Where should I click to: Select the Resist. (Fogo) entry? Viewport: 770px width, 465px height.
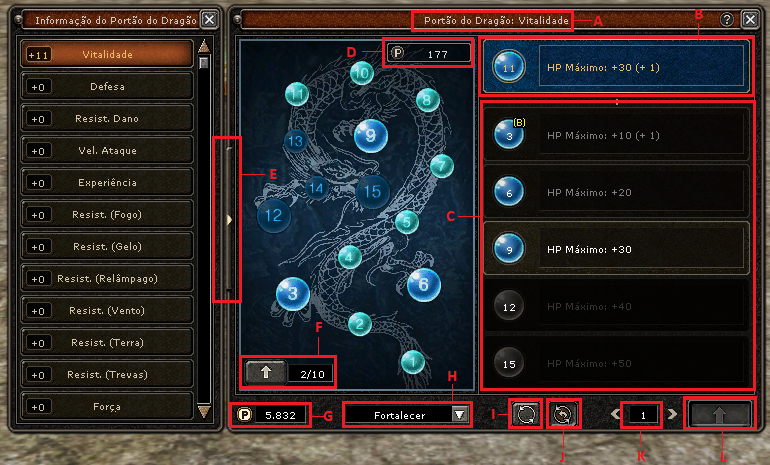(106, 215)
